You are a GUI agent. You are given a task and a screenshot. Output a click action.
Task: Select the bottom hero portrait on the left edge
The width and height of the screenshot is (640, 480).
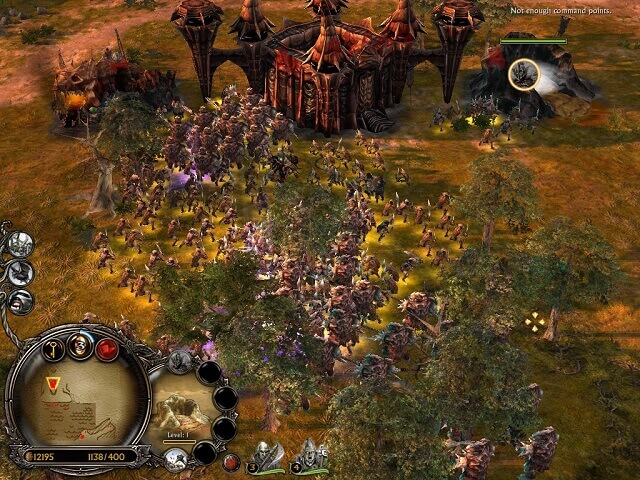point(20,301)
